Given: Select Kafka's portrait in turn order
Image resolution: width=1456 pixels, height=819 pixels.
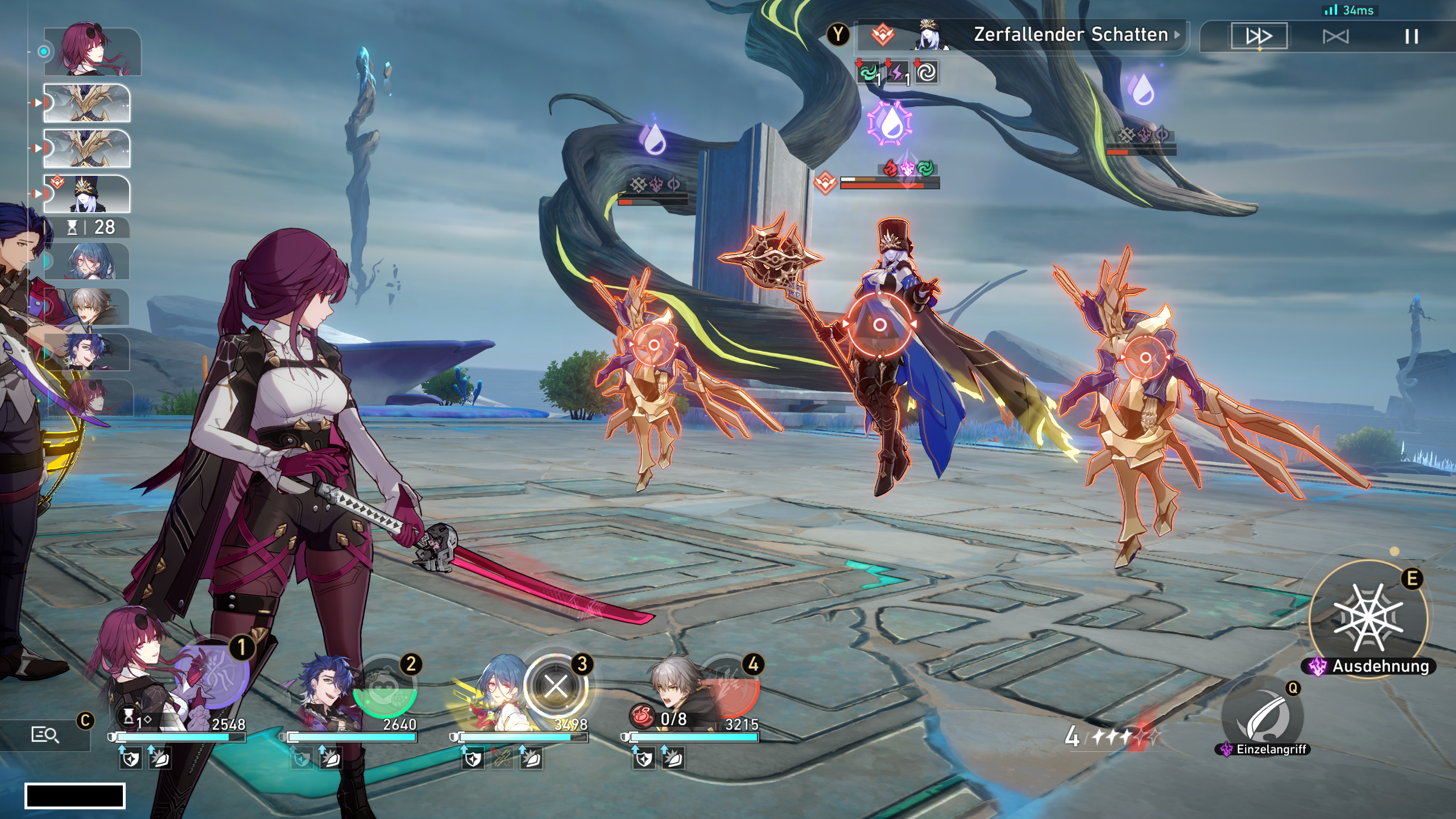Looking at the screenshot, I should point(92,51).
